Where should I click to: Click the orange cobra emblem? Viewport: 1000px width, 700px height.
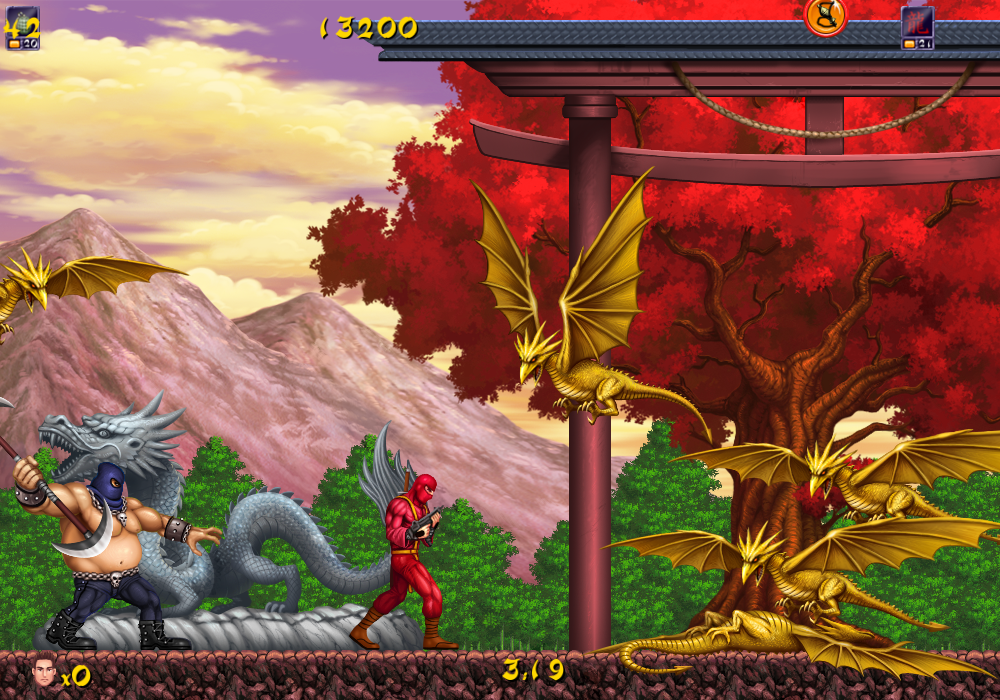tap(825, 15)
